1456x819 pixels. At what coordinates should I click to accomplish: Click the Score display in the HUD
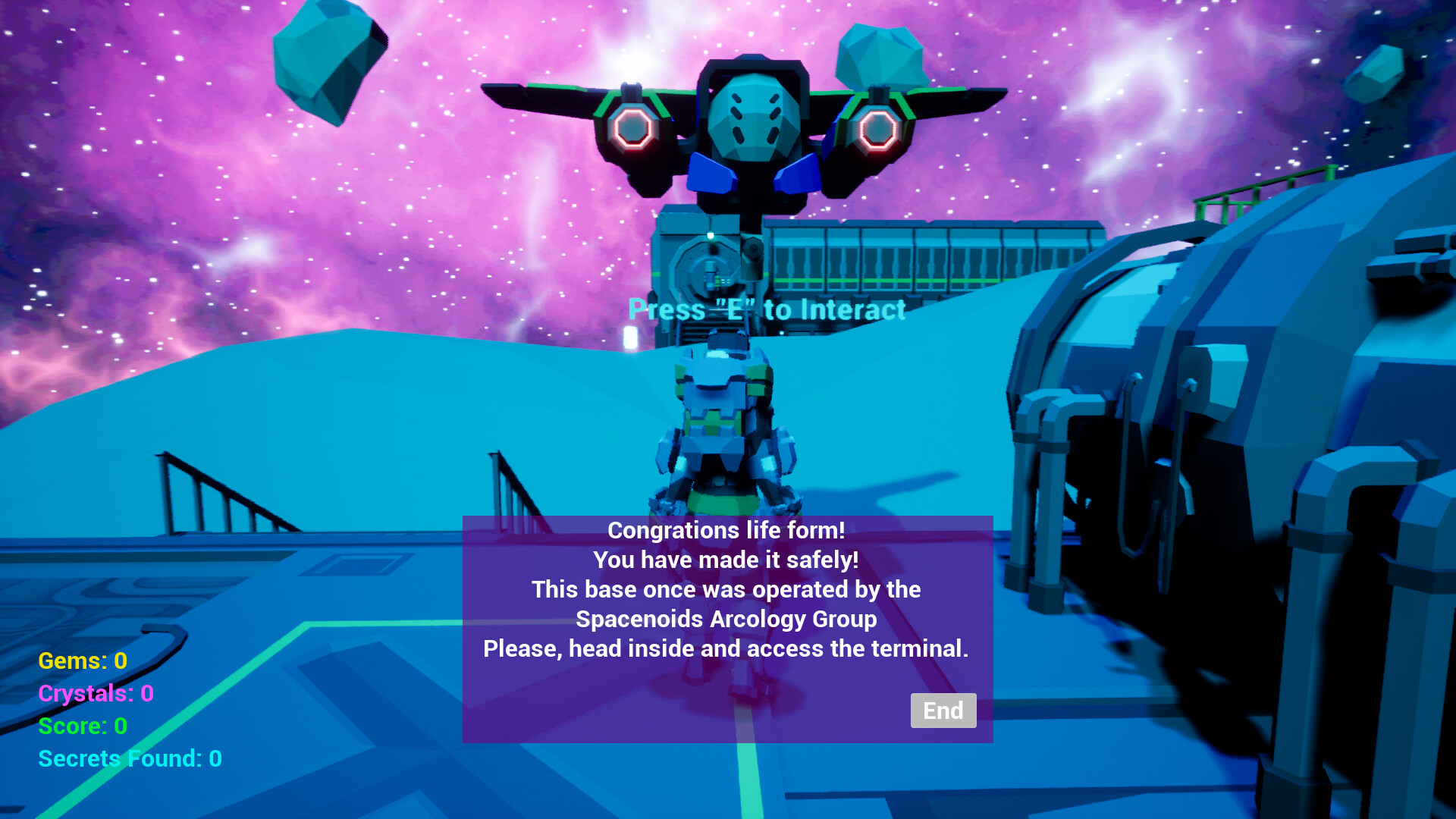click(x=82, y=726)
